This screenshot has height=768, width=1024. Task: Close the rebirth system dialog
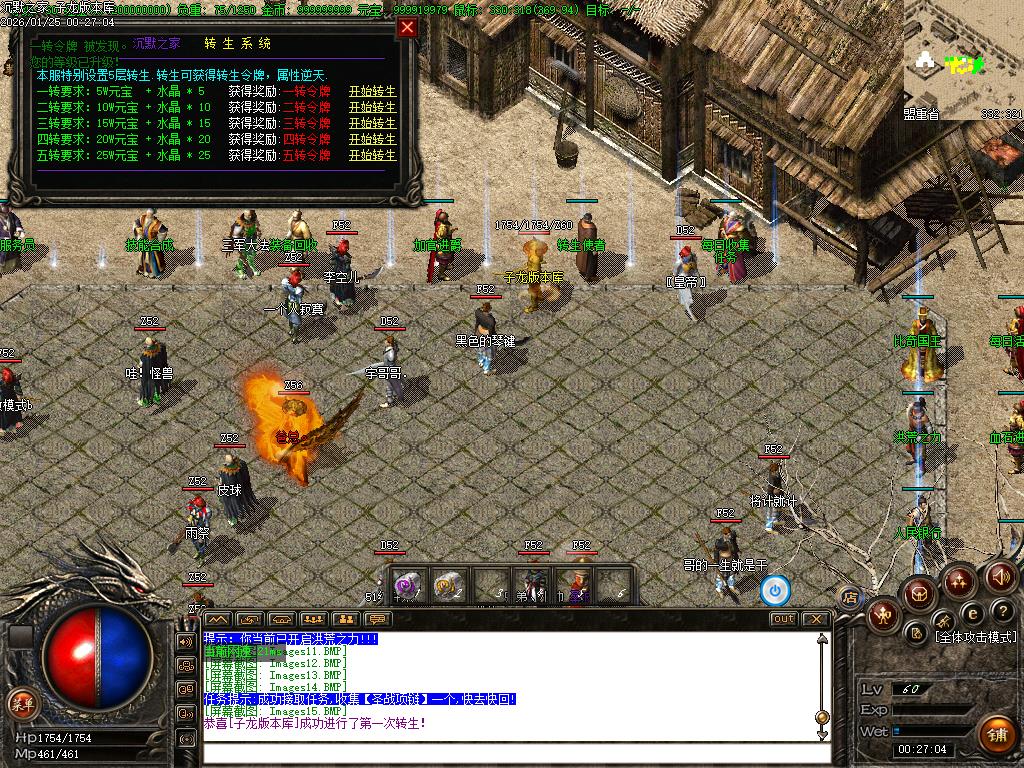[x=407, y=27]
